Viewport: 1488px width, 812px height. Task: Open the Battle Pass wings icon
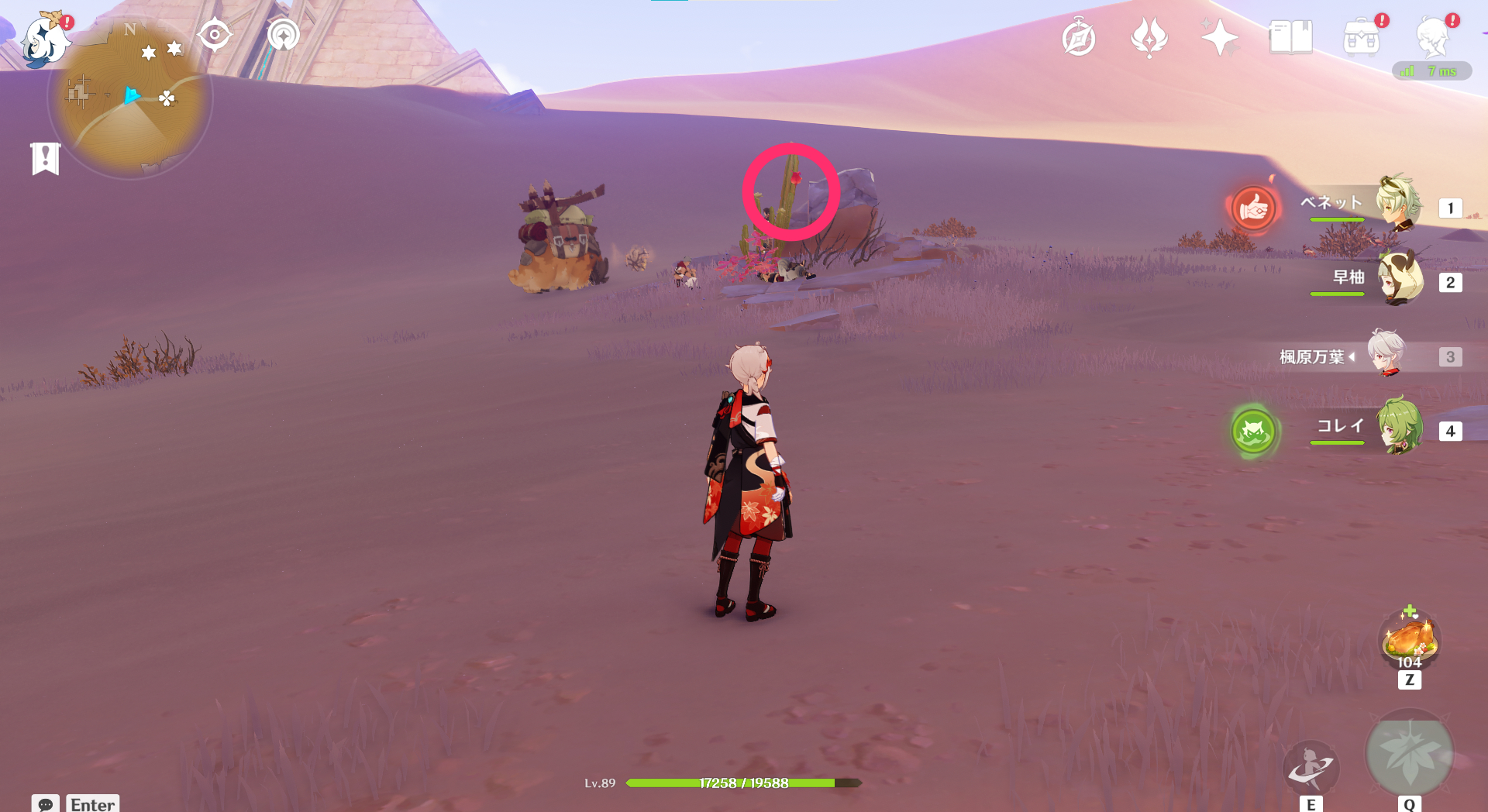pyautogui.click(x=1149, y=36)
